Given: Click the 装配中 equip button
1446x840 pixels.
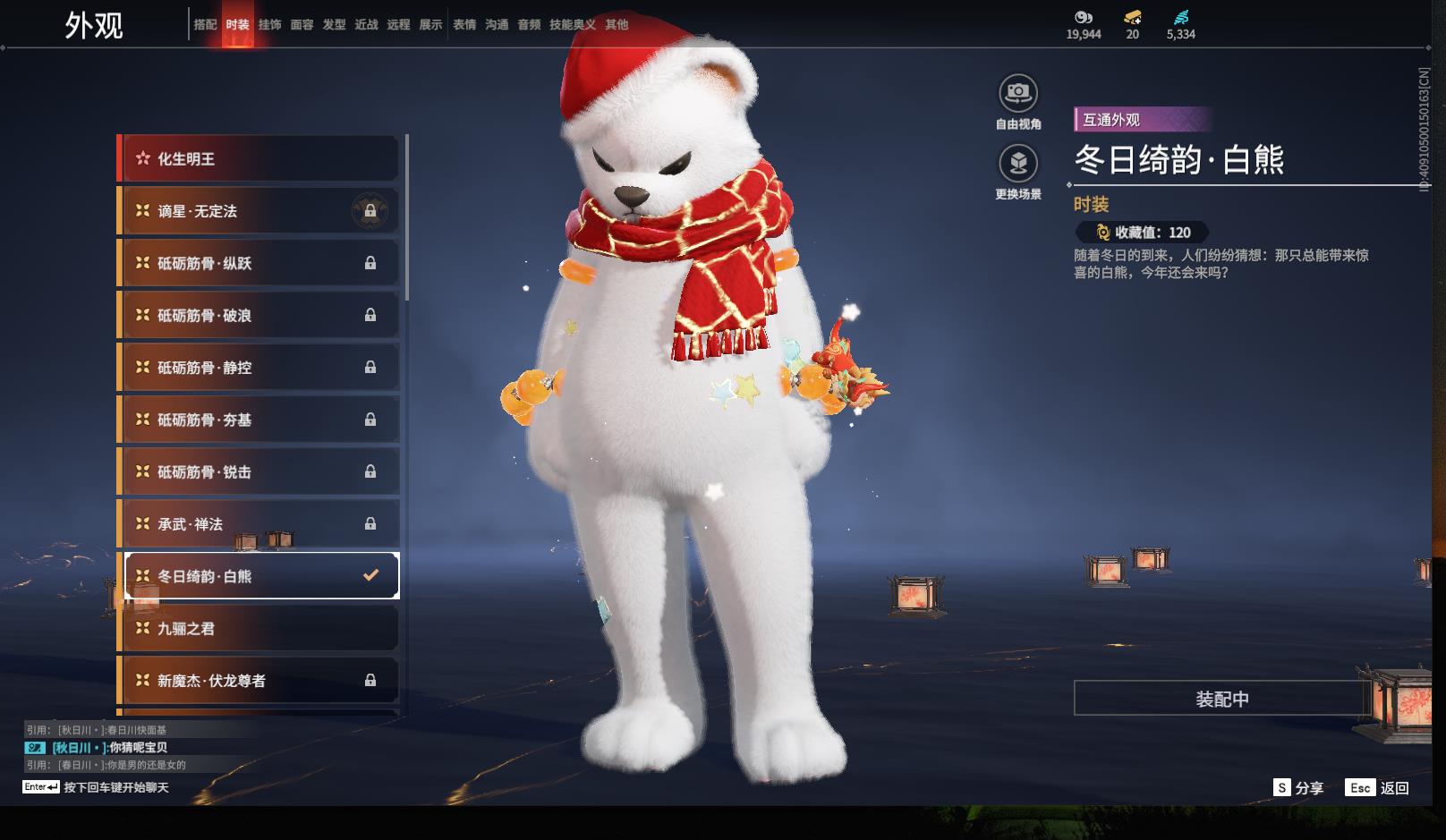Looking at the screenshot, I should [1221, 699].
